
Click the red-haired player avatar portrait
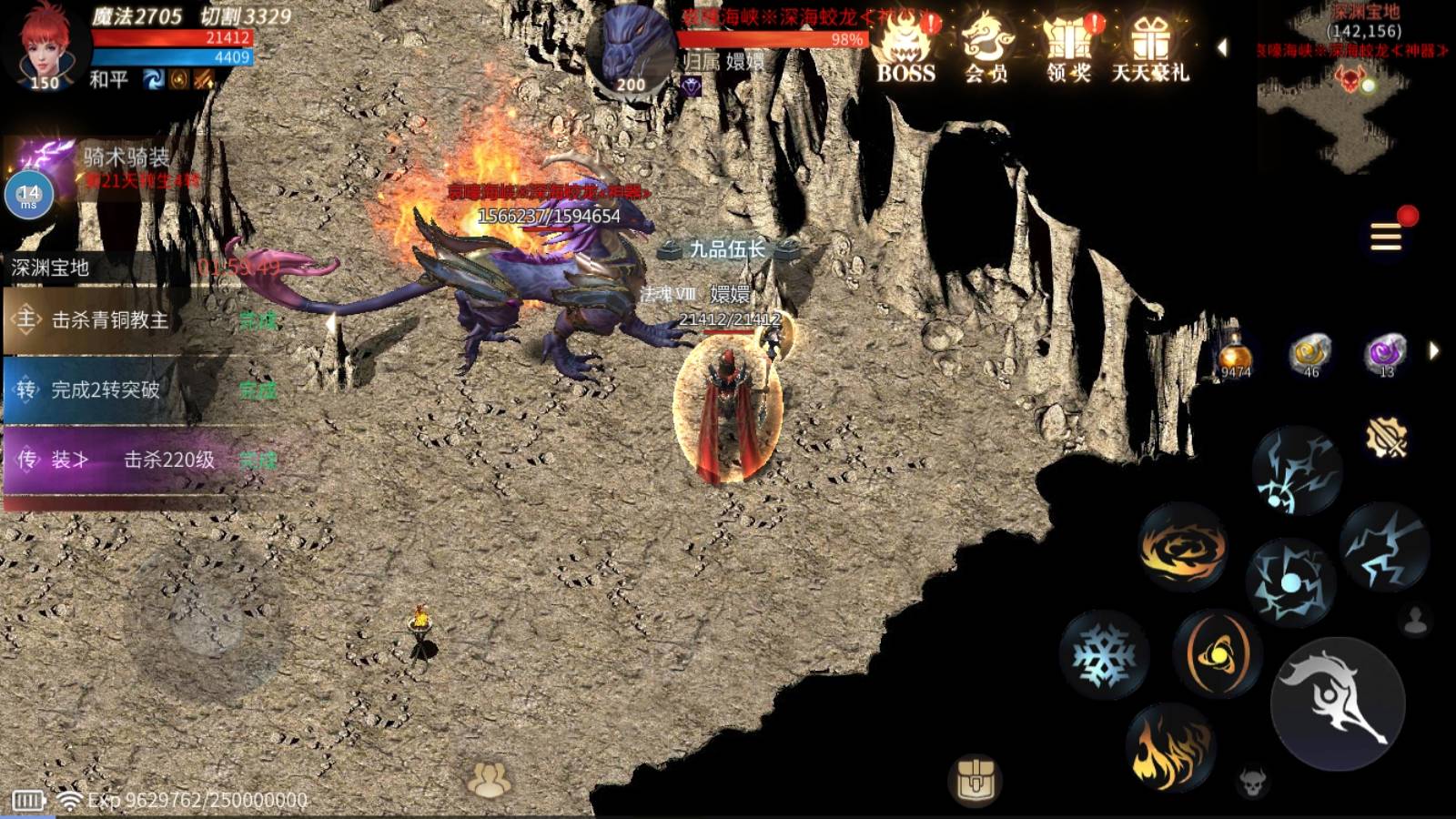44,45
